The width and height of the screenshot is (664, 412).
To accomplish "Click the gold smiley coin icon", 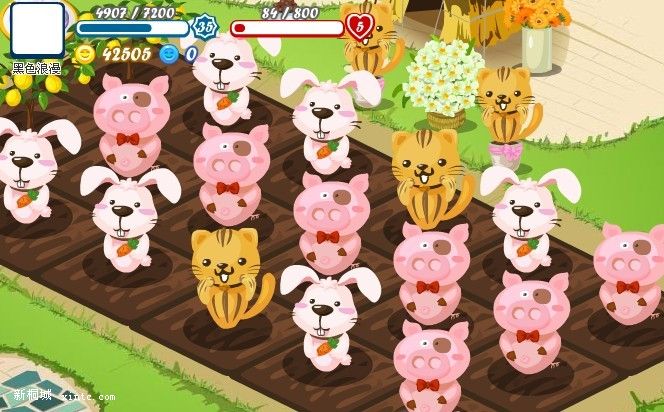I will (85, 54).
